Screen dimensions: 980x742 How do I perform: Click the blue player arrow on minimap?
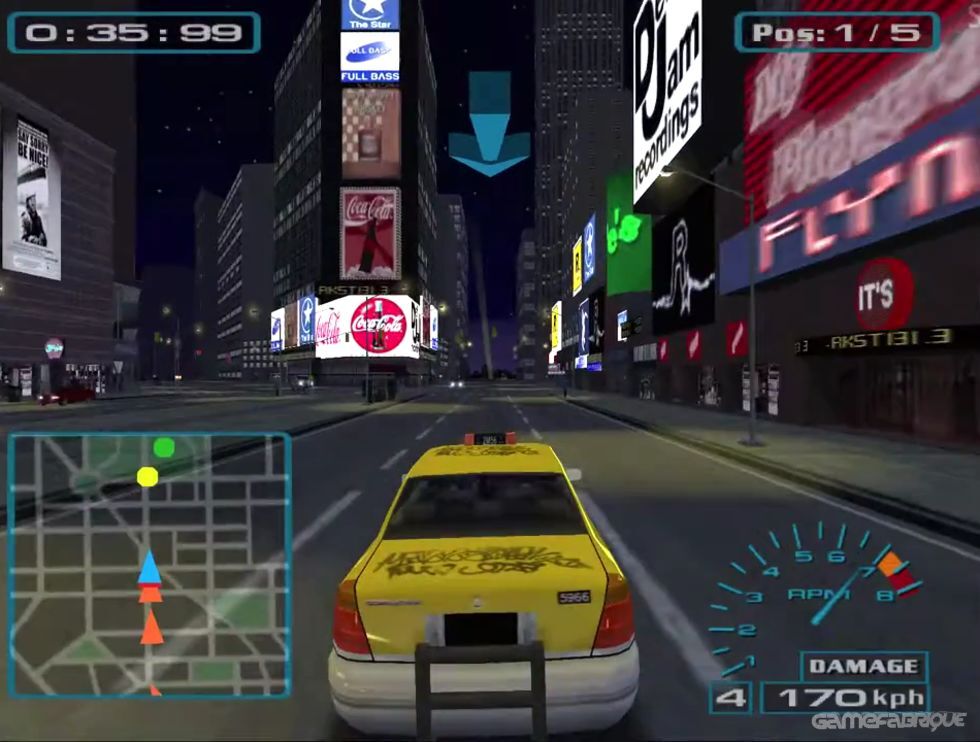pos(149,568)
